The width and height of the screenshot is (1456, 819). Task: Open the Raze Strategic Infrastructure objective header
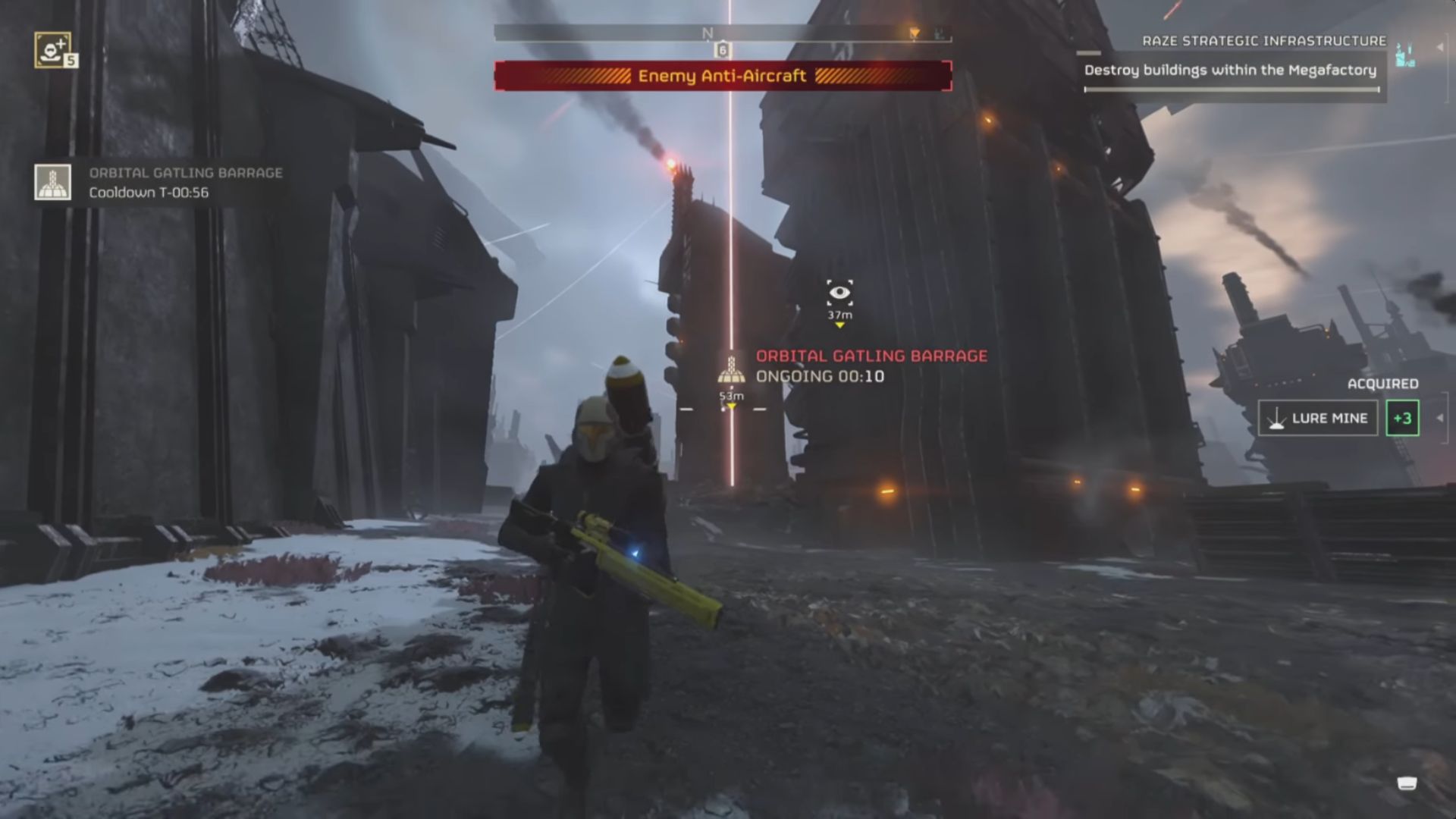coord(1265,41)
